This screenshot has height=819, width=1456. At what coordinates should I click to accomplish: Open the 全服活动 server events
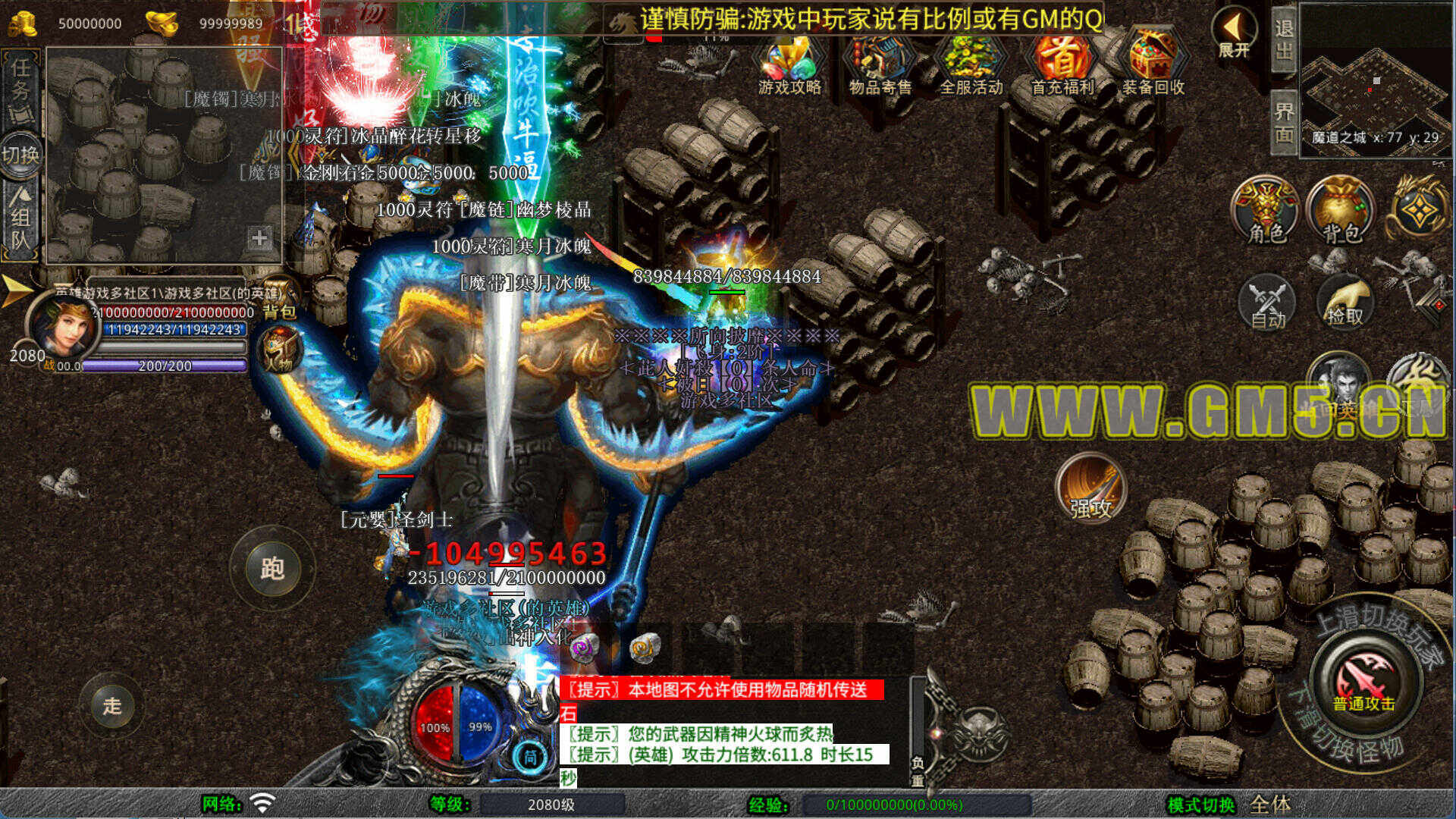(x=971, y=64)
